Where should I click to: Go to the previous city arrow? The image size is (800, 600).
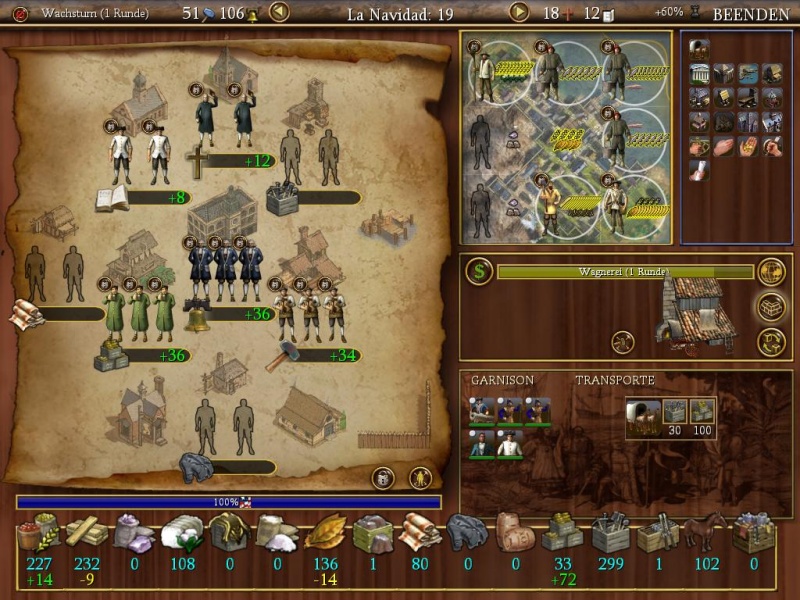coord(280,13)
